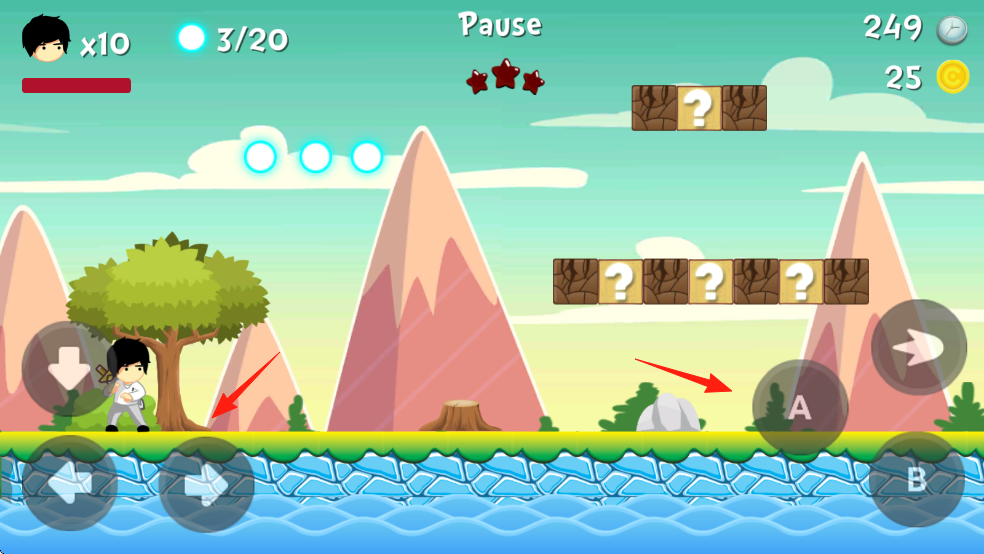The height and width of the screenshot is (554, 984).
Task: Tap the down arrow button
Action: tap(68, 369)
